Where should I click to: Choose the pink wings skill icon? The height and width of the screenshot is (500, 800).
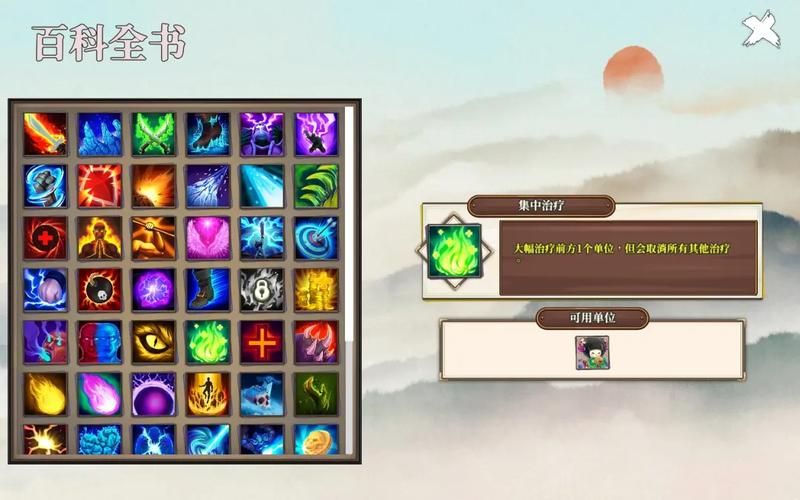[x=208, y=238]
